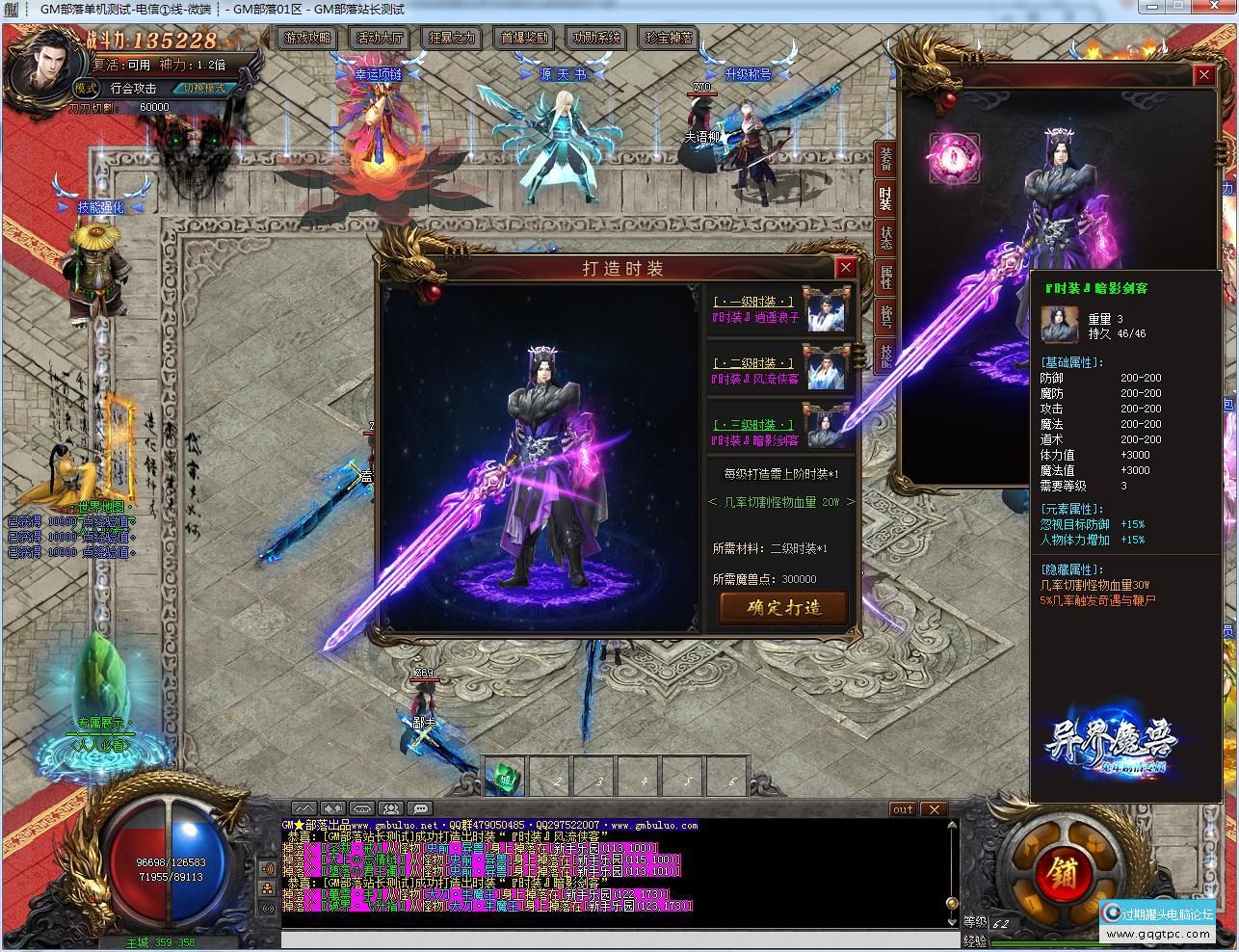
Task: Switch to the 状态 status tab
Action: [885, 238]
